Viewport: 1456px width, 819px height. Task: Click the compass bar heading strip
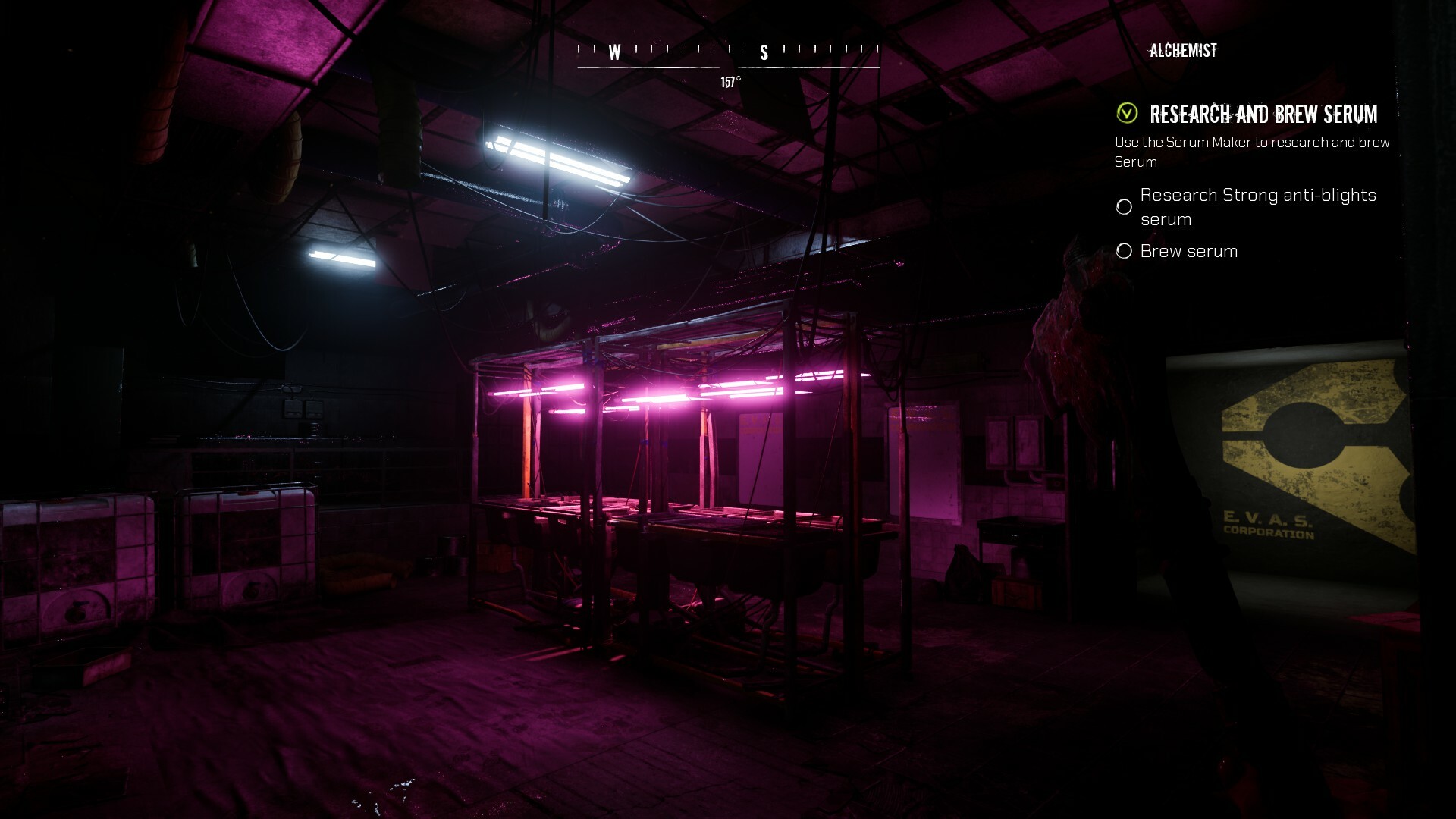point(728,53)
